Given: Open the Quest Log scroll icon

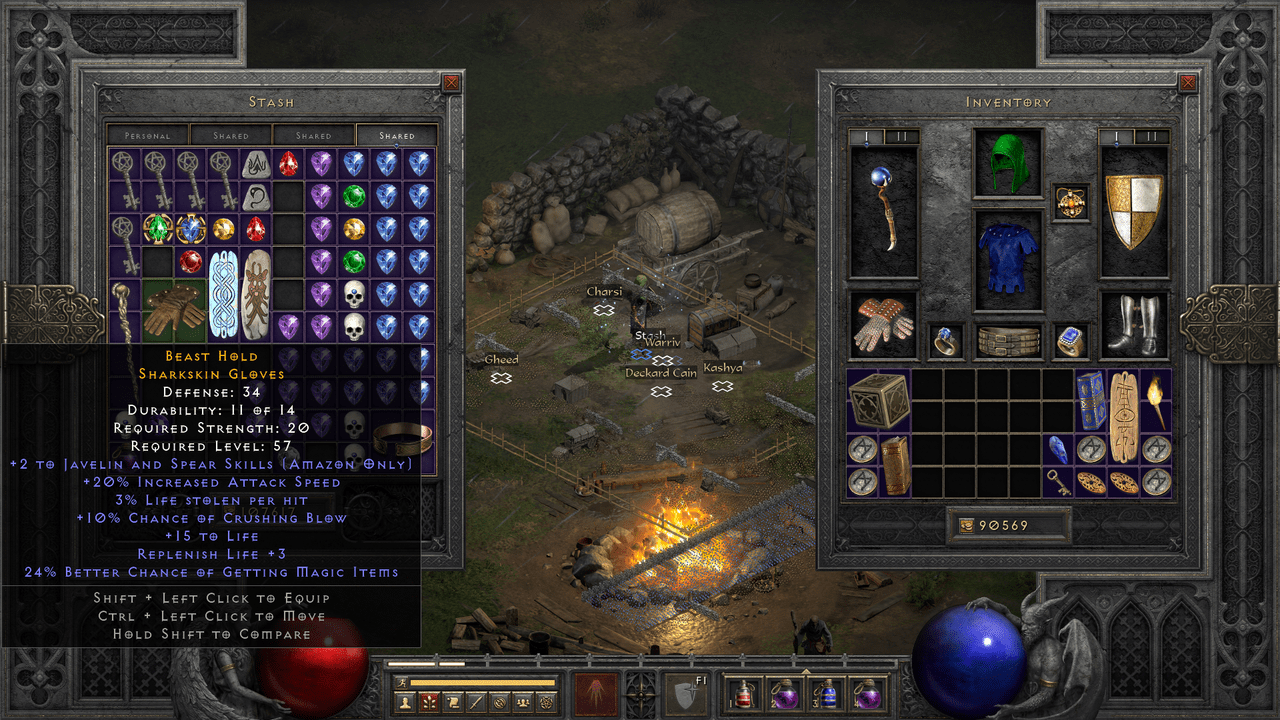Looking at the screenshot, I should (454, 701).
